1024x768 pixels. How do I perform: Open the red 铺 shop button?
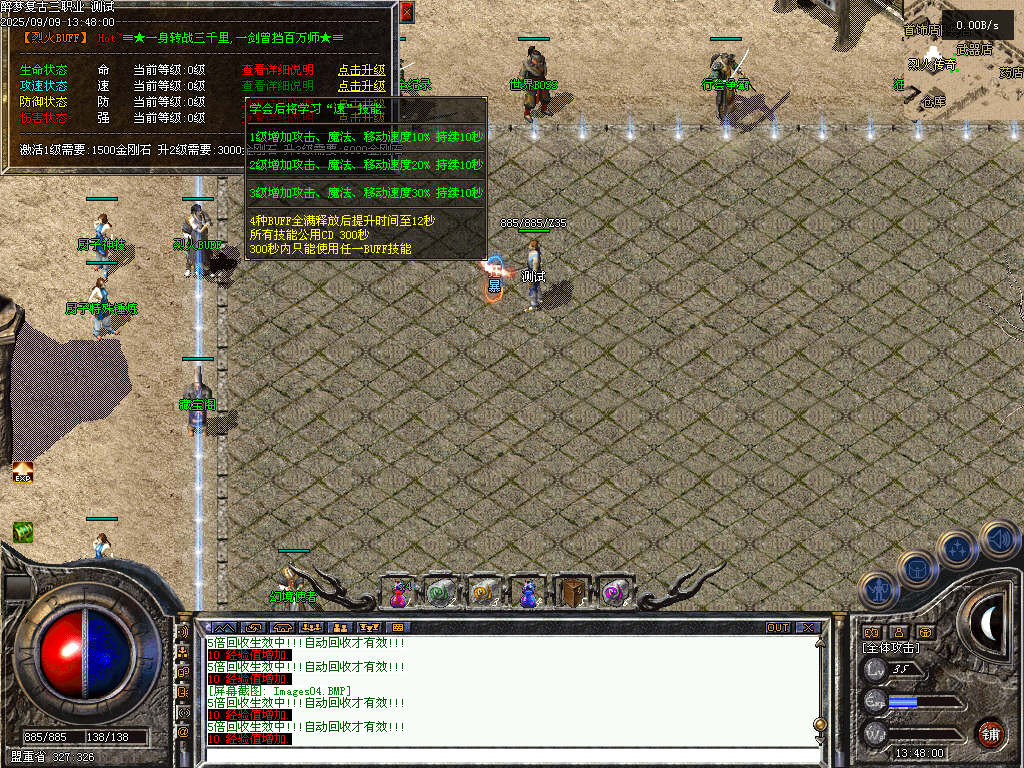point(990,734)
